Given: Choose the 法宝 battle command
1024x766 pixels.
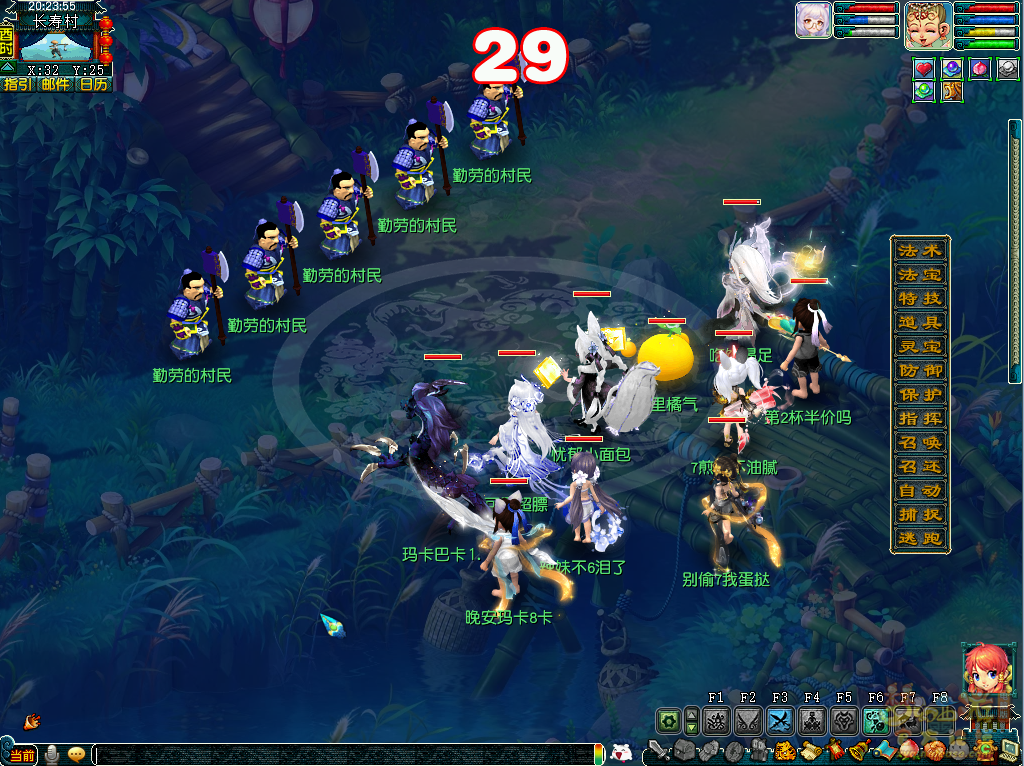Looking at the screenshot, I should [920, 274].
